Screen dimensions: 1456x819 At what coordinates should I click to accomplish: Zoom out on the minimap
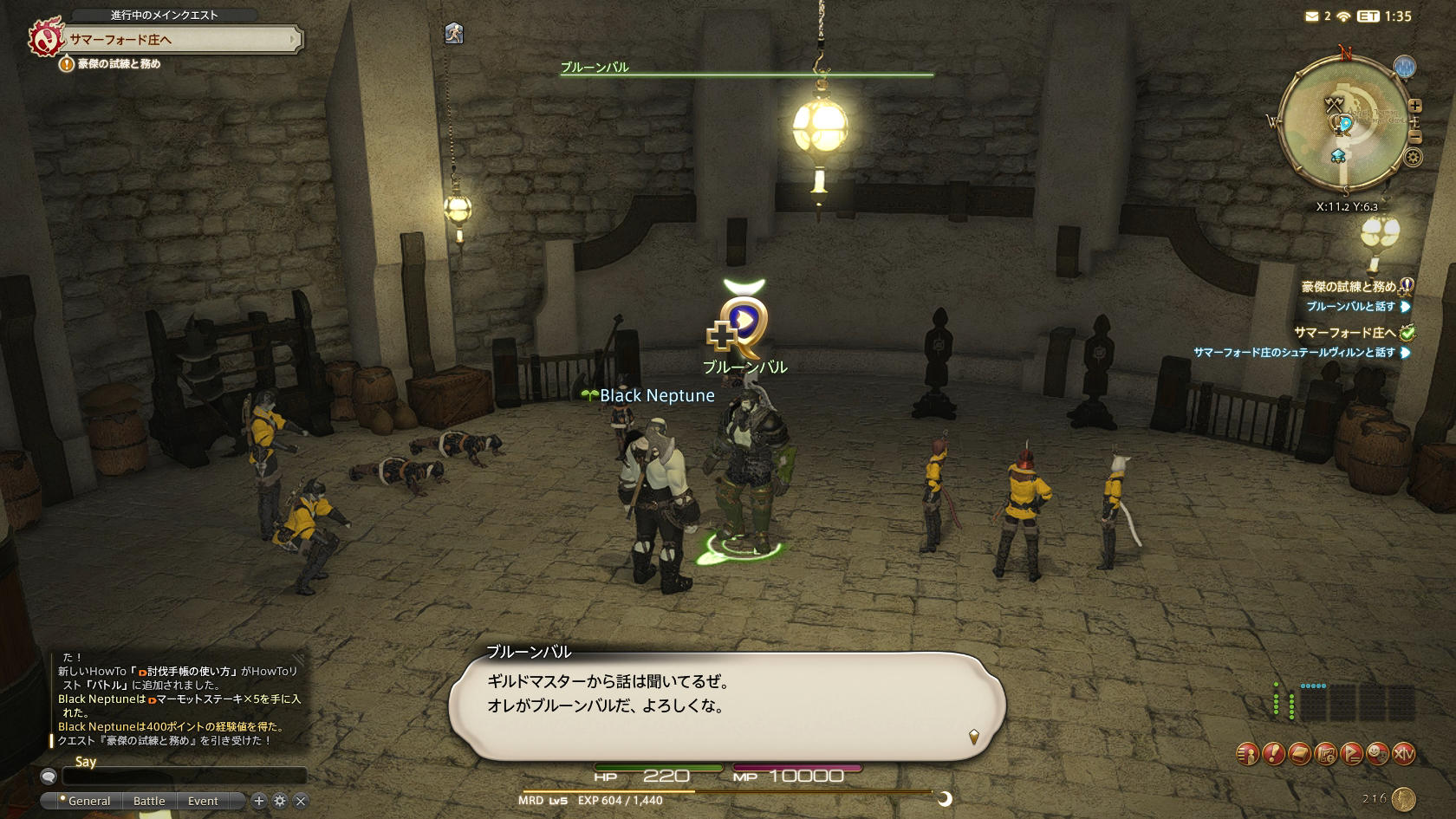tap(1415, 137)
